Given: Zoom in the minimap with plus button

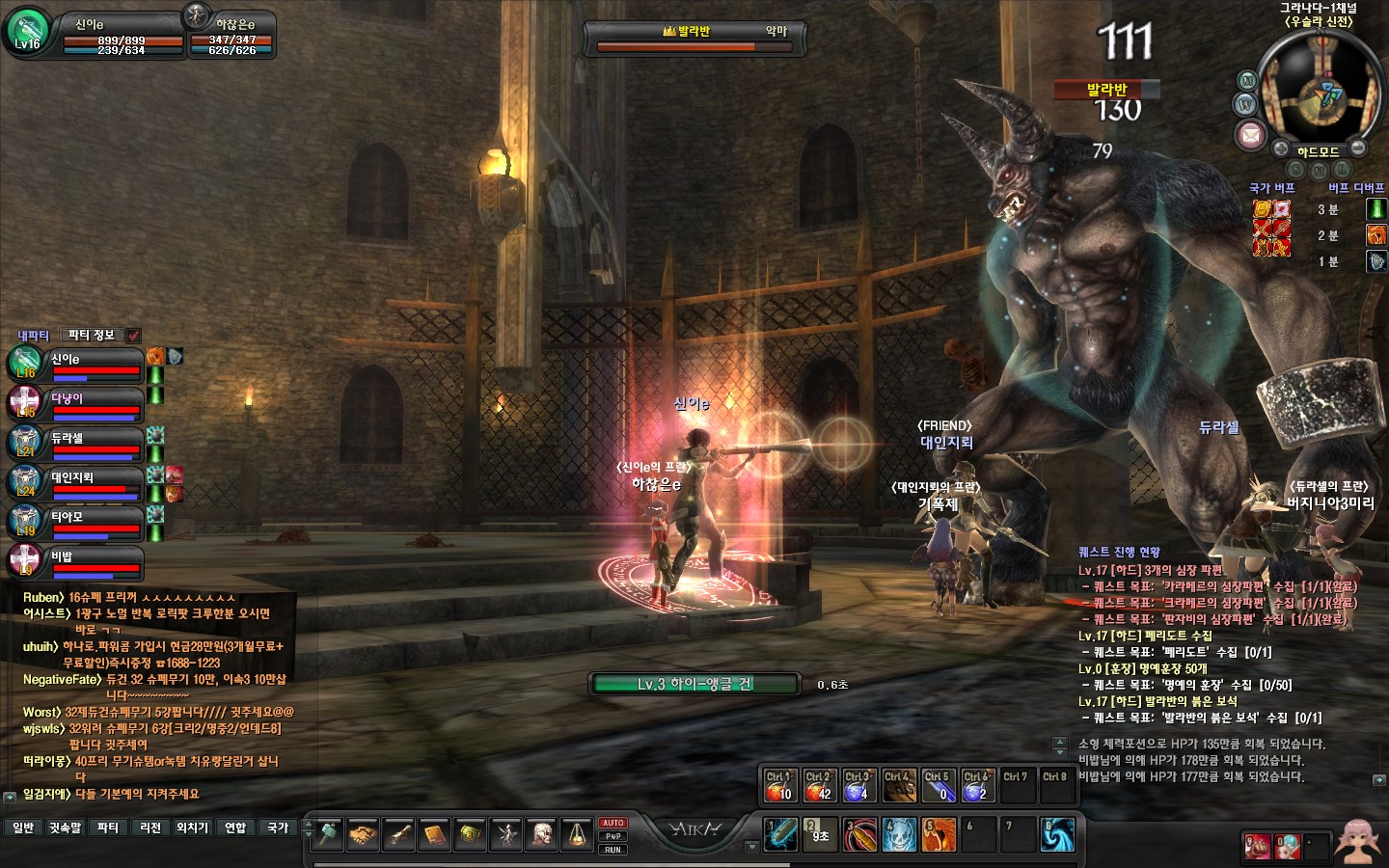Looking at the screenshot, I should coord(1279,149).
